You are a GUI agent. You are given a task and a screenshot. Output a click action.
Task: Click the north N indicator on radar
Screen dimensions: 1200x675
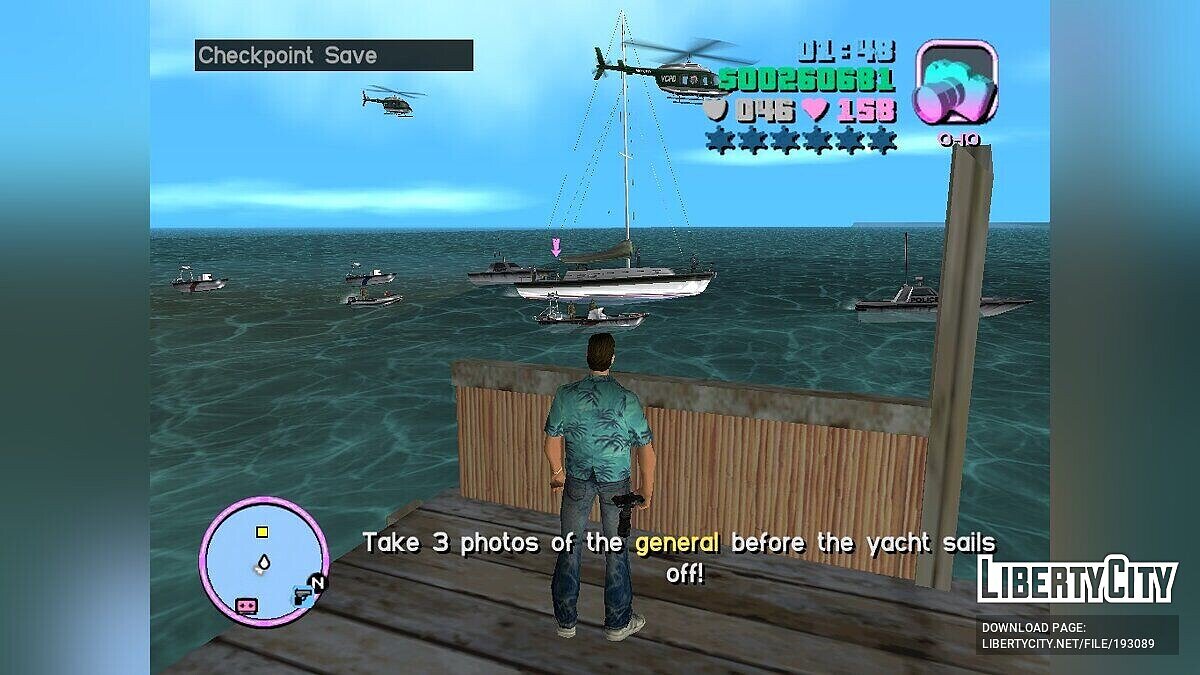tap(318, 583)
